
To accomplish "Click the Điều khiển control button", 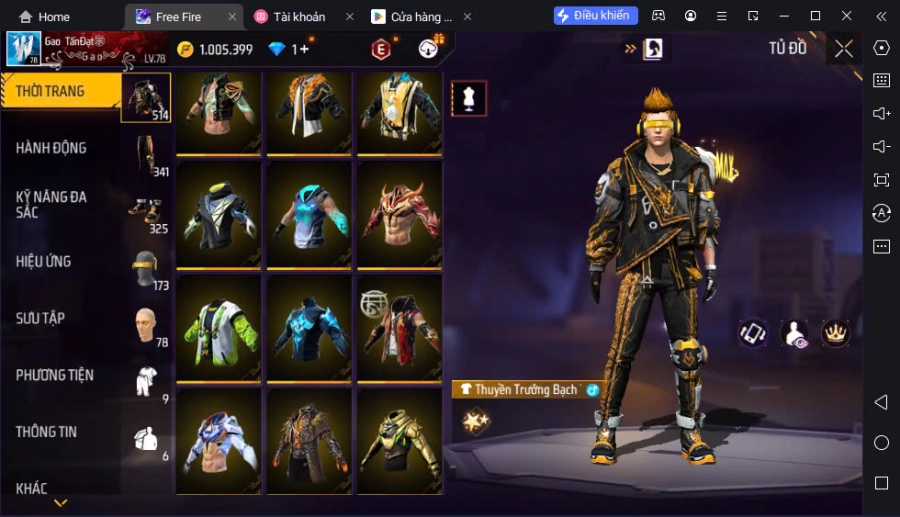I will click(x=595, y=16).
